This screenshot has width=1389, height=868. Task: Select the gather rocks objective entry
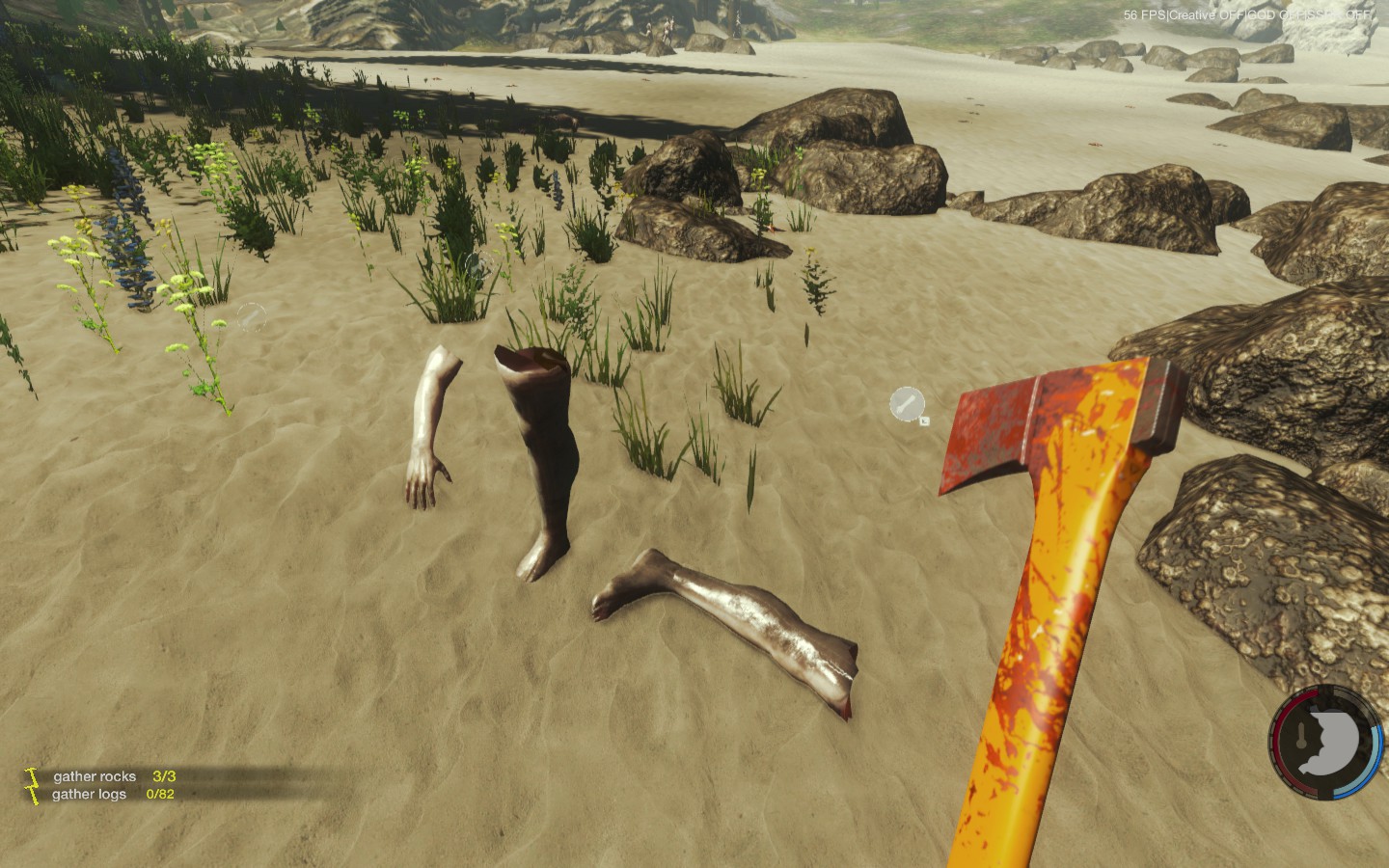tap(95, 776)
